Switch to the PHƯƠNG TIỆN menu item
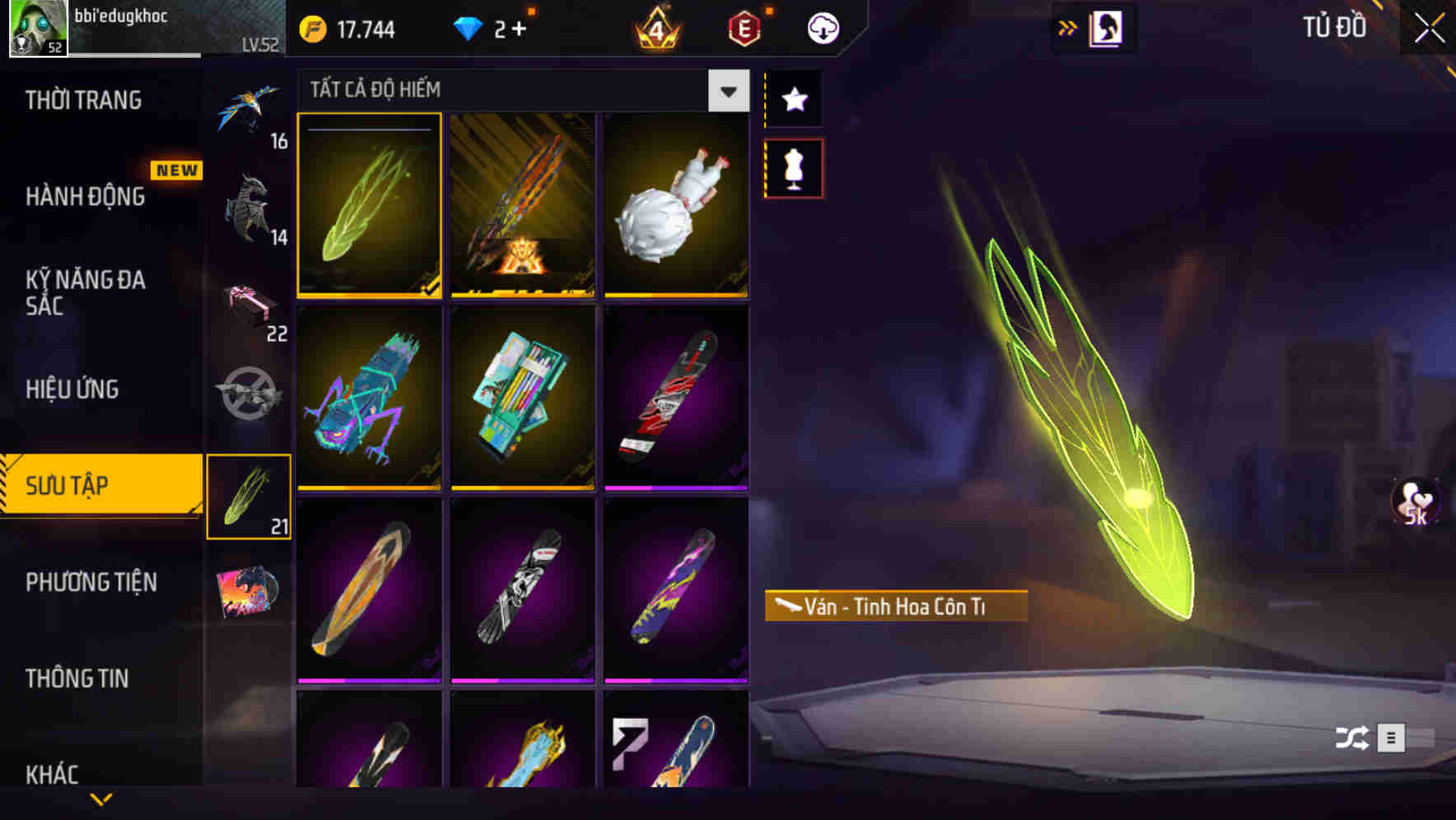 tap(91, 582)
